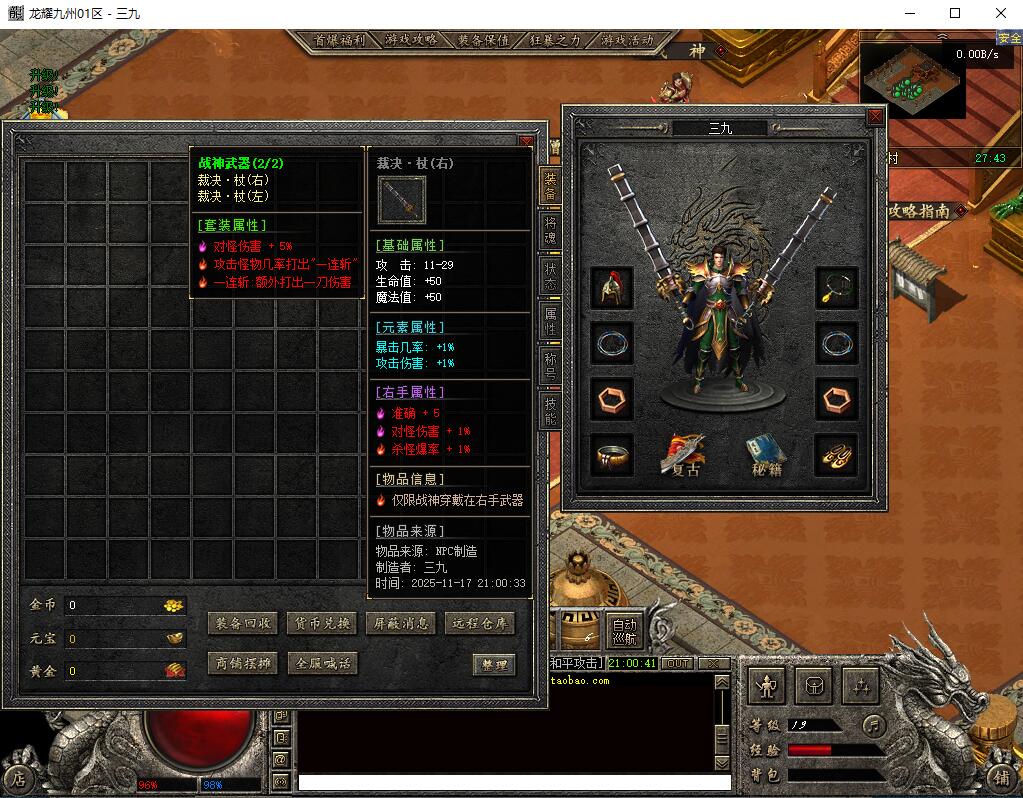The width and height of the screenshot is (1023, 798).
Task: Open the 复古 icon in character panel
Action: 684,455
